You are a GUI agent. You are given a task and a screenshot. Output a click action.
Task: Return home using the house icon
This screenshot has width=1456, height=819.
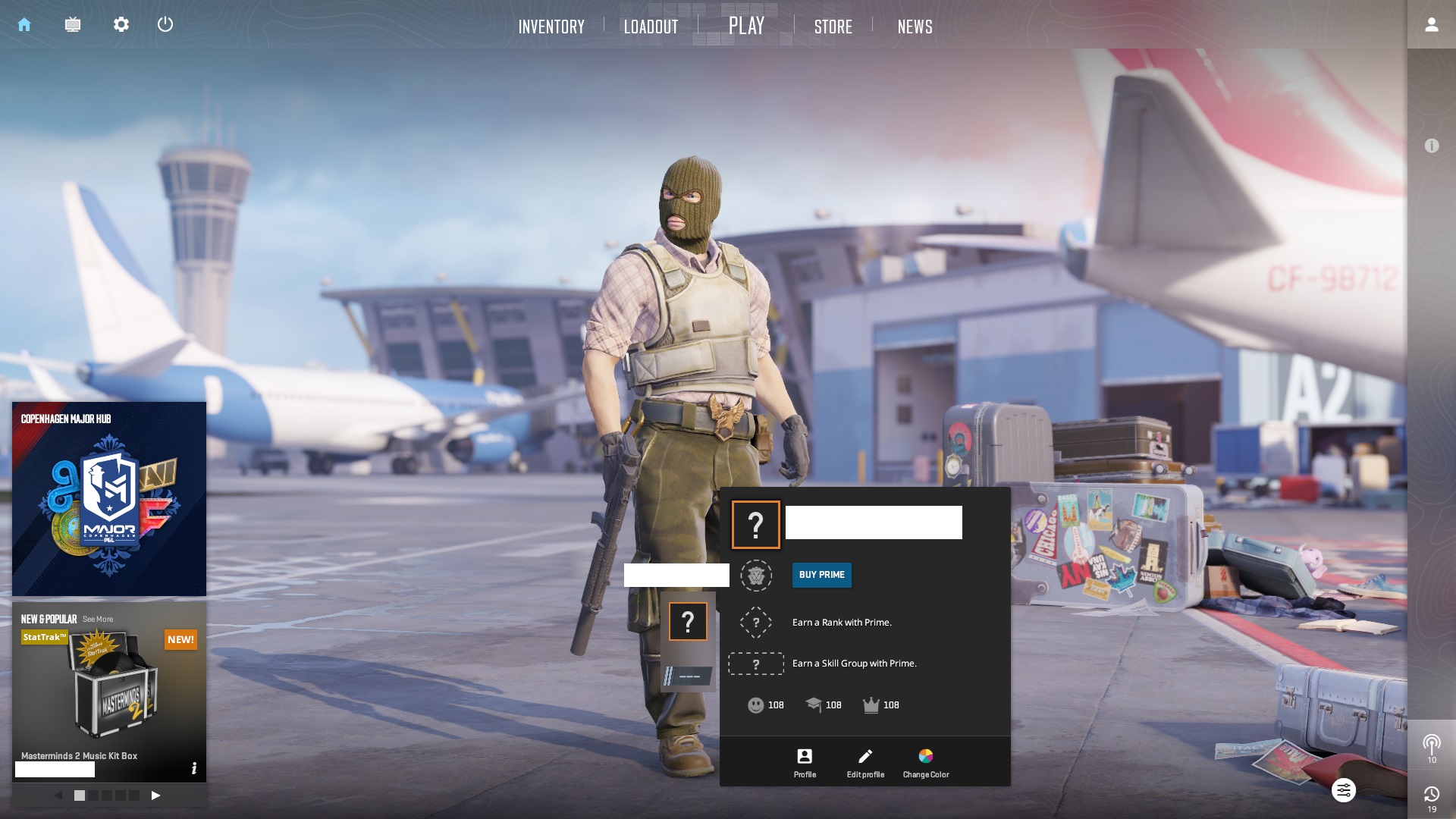click(x=25, y=24)
